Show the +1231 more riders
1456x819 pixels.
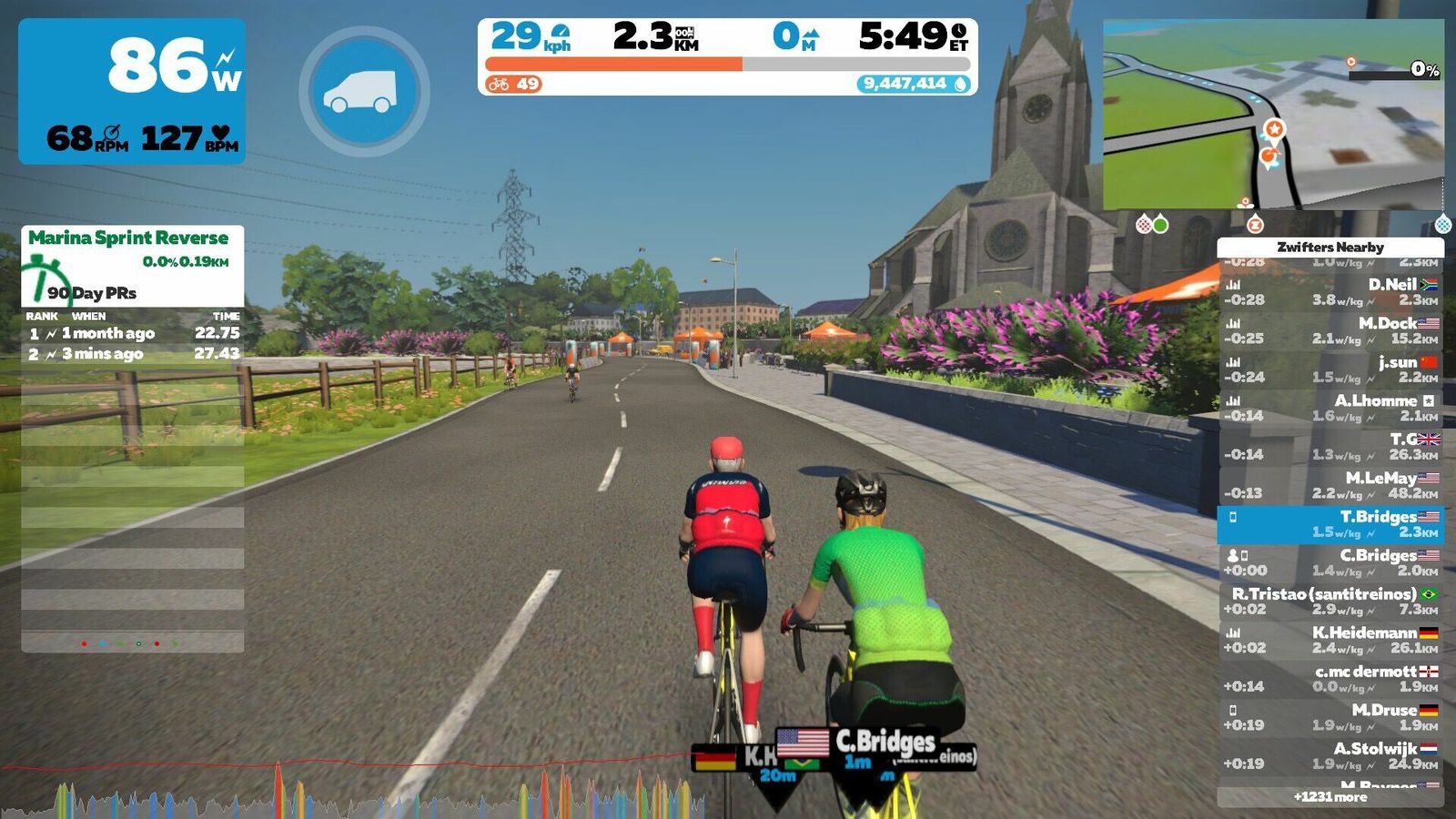(1330, 797)
